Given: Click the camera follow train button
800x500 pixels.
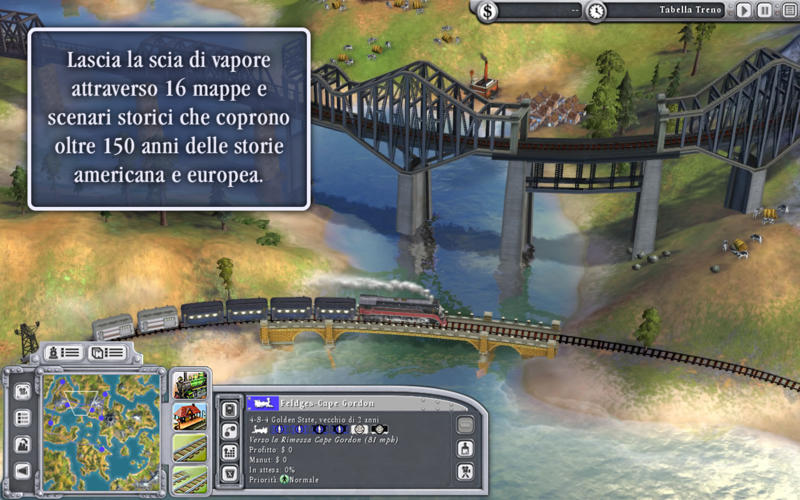Looking at the screenshot, I should coord(465,471).
